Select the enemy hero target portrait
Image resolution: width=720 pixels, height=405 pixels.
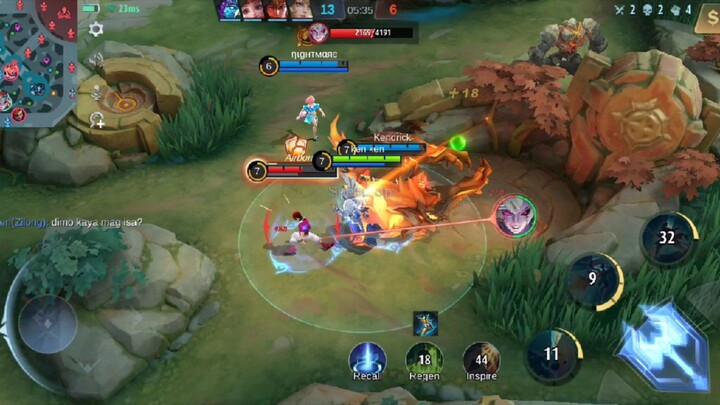[513, 216]
